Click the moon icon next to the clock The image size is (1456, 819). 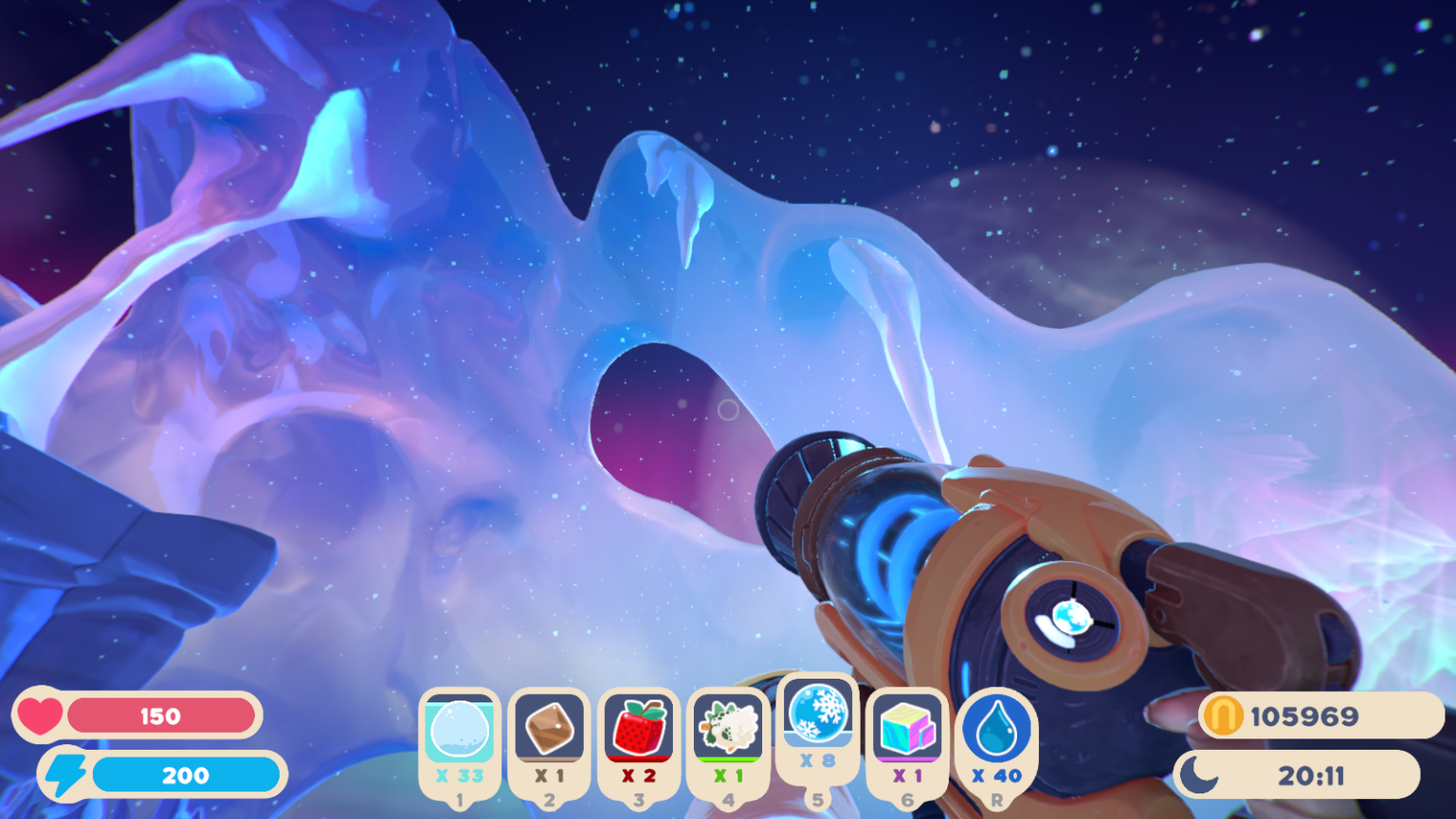pyautogui.click(x=1196, y=774)
